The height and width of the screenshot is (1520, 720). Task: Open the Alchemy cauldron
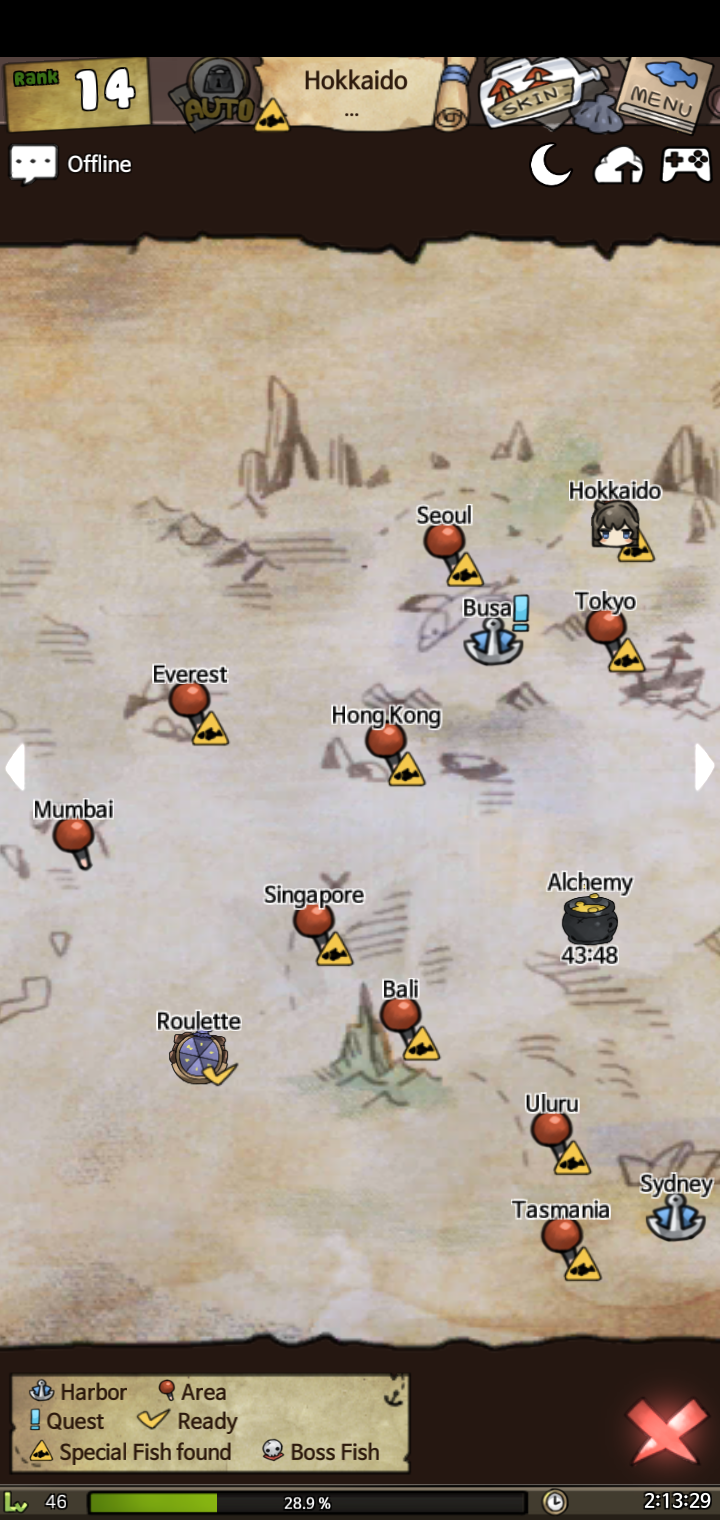pyautogui.click(x=589, y=919)
